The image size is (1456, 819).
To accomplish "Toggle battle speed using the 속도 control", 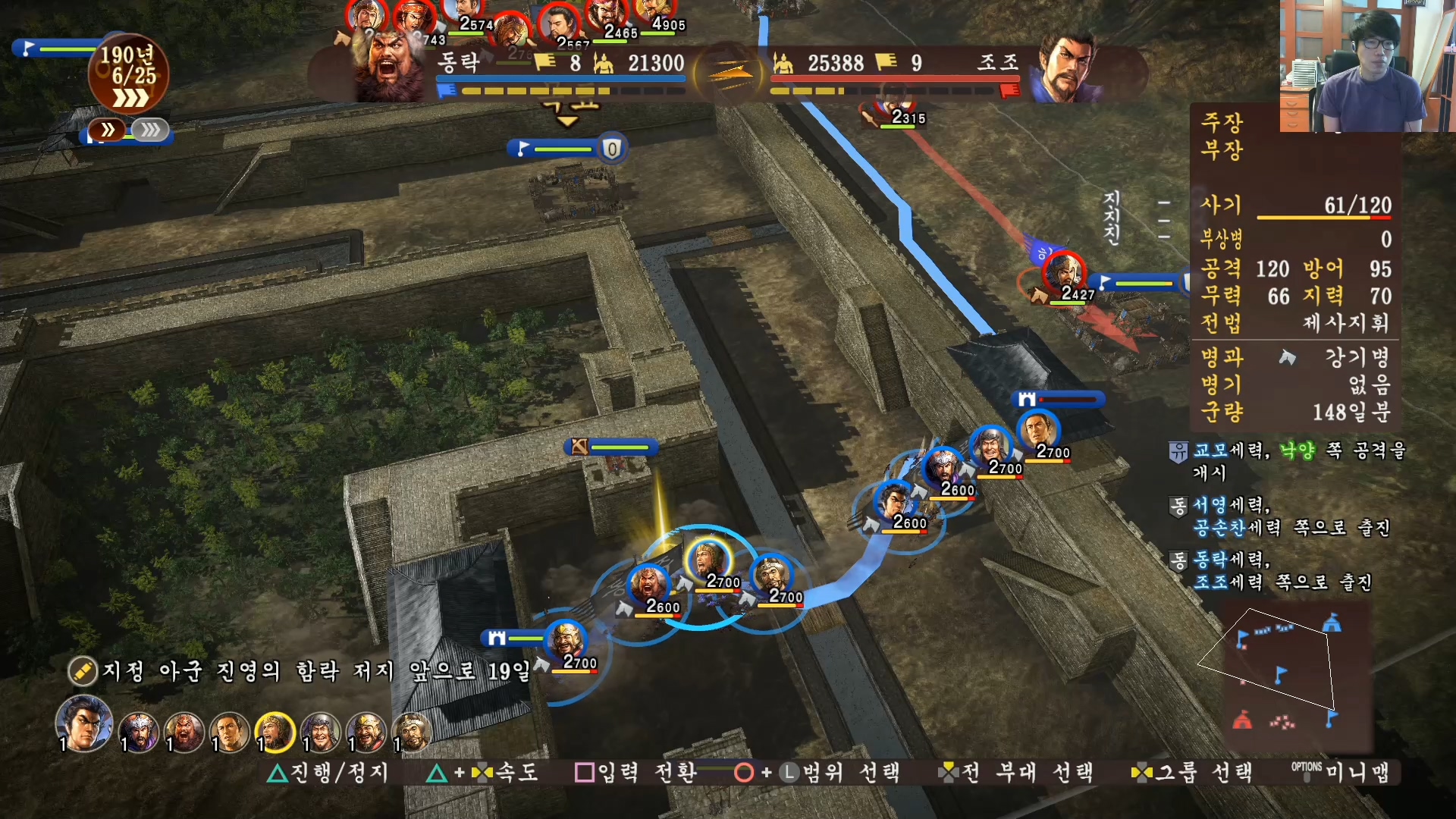I will pyautogui.click(x=482, y=773).
